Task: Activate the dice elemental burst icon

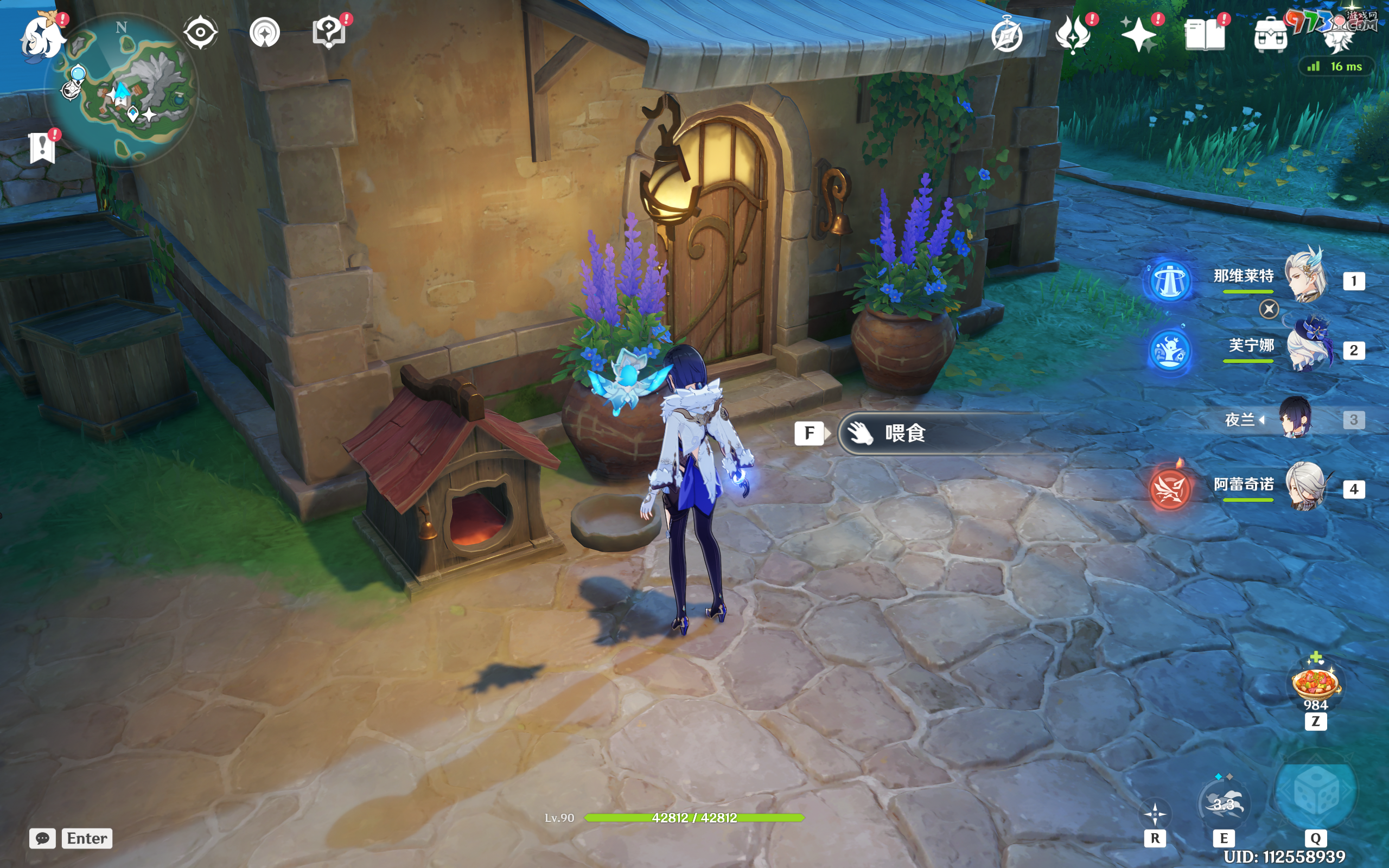Action: tap(1315, 792)
